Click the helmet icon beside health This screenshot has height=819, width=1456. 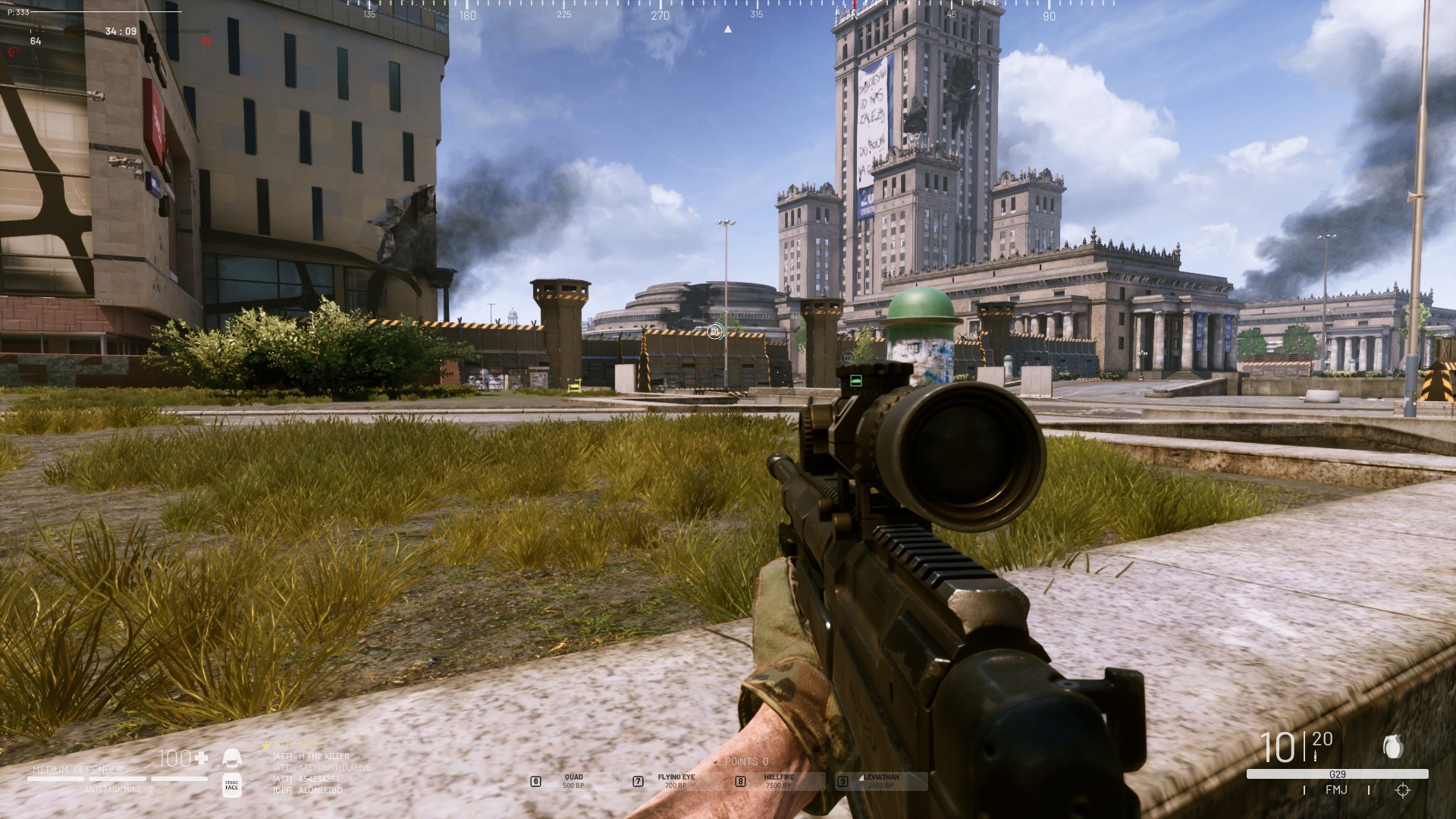click(231, 758)
